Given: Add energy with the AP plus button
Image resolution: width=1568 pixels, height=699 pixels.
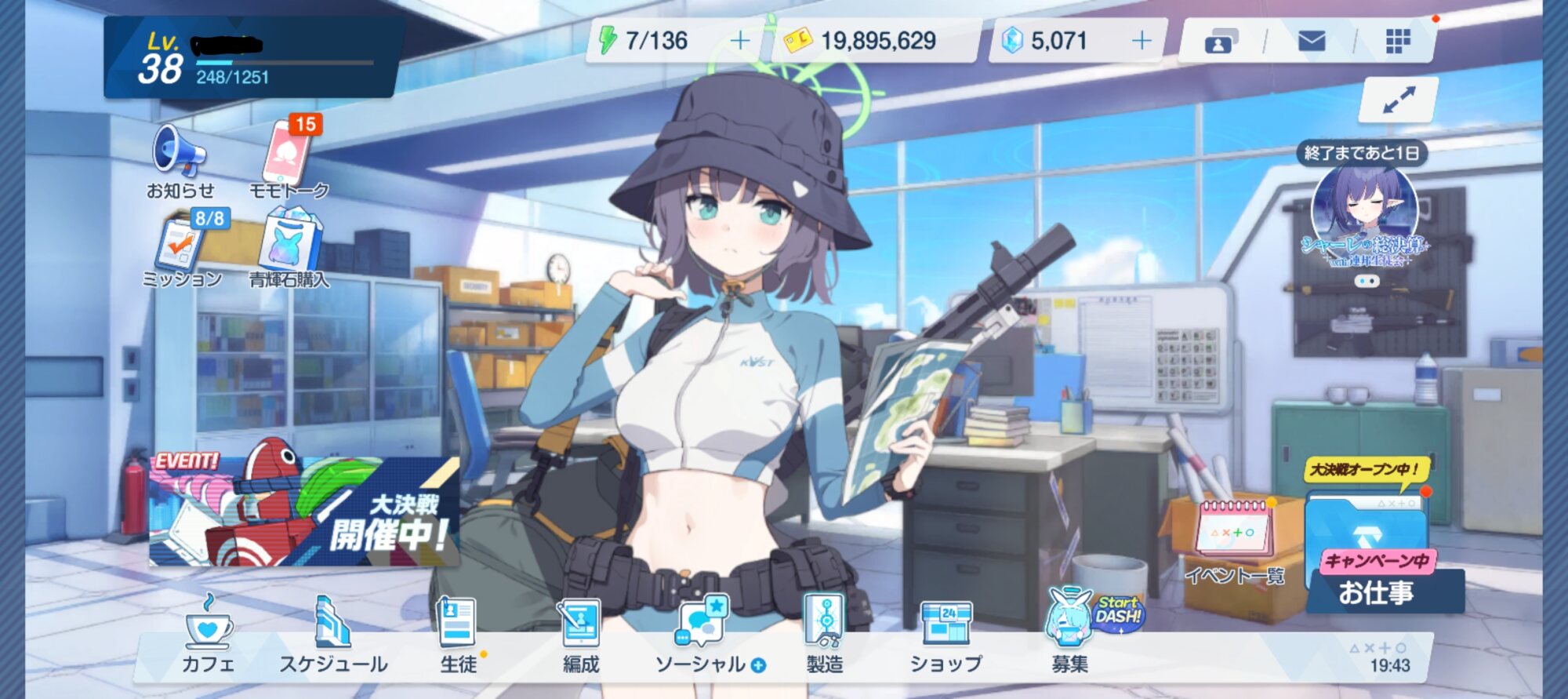Looking at the screenshot, I should (x=739, y=41).
